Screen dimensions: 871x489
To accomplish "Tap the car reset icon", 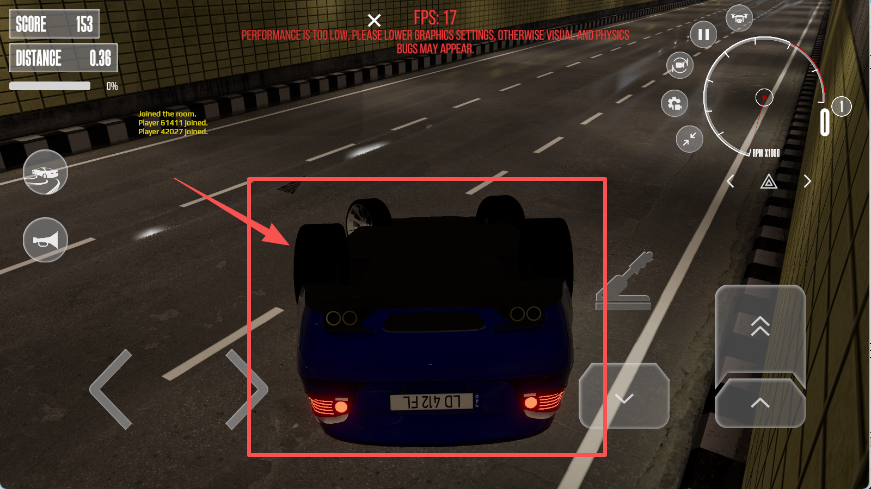I will [45, 174].
